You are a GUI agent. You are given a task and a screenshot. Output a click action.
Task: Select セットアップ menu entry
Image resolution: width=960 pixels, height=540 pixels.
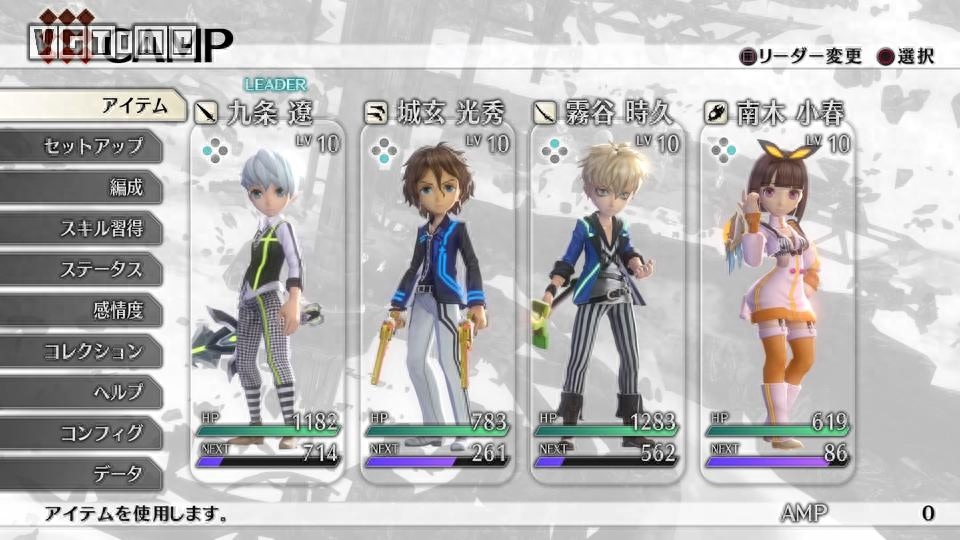90,146
